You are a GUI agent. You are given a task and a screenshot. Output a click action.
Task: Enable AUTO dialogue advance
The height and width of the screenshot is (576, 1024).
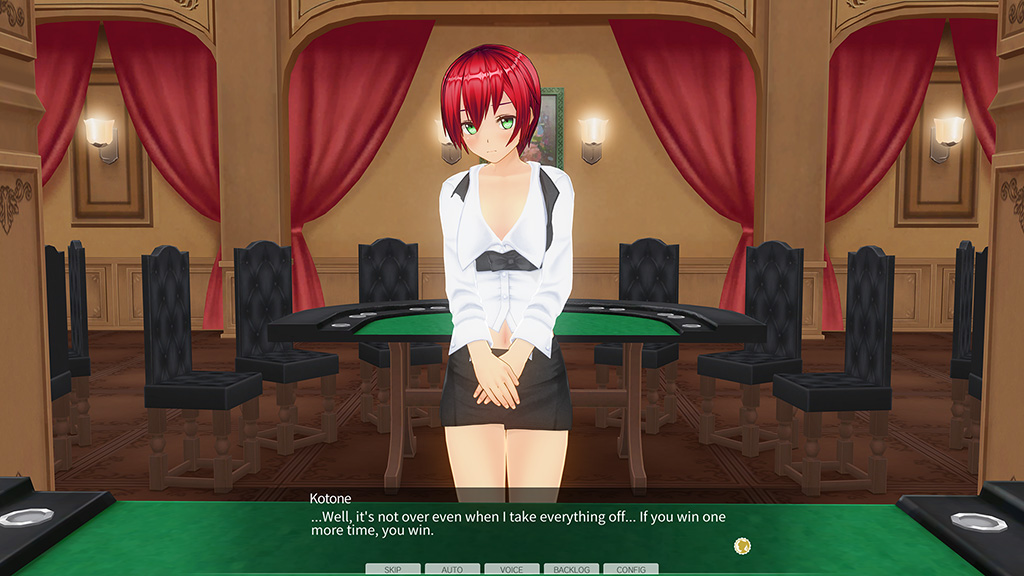pos(452,569)
